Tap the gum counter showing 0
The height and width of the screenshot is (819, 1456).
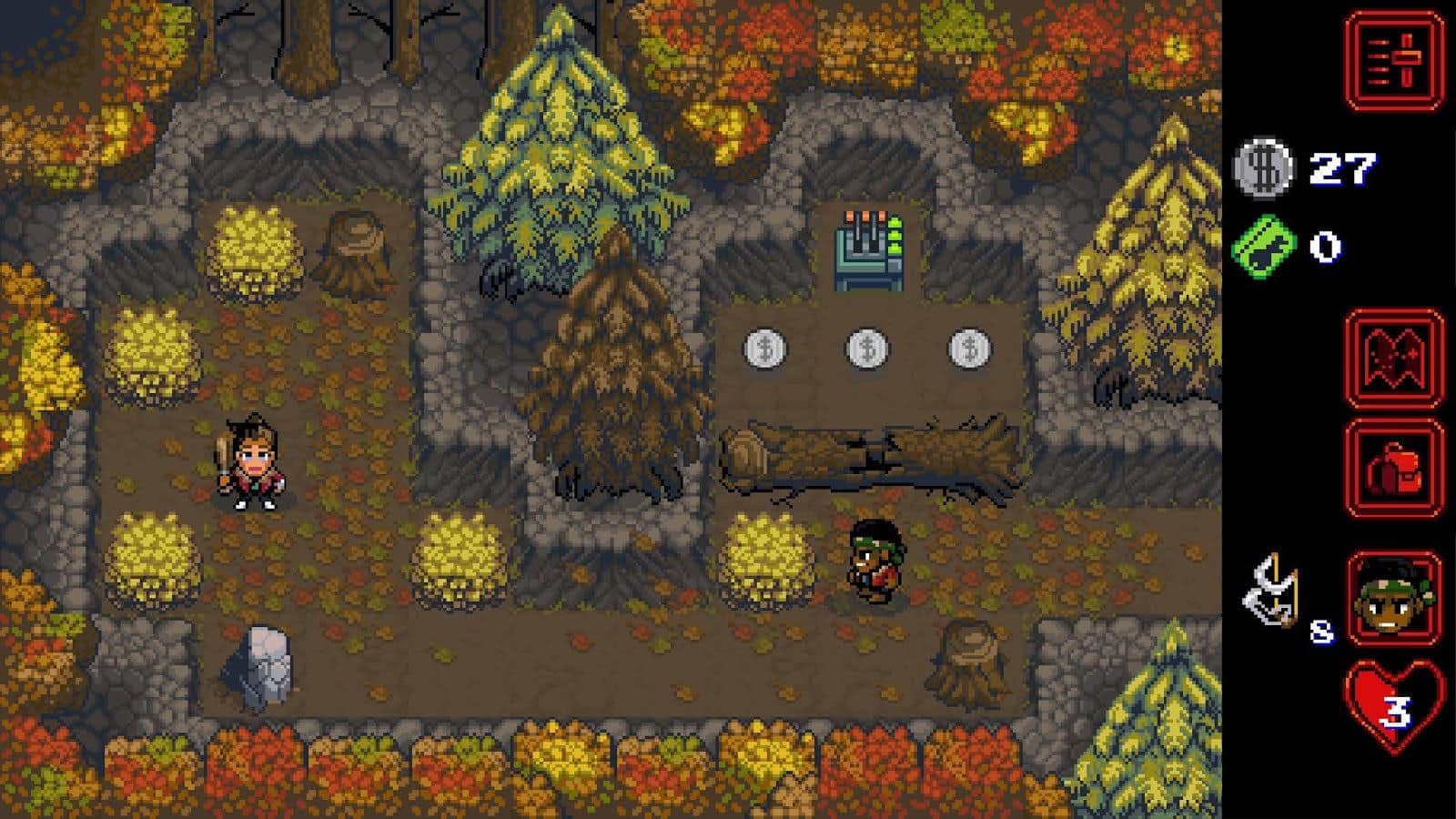pos(1324,244)
